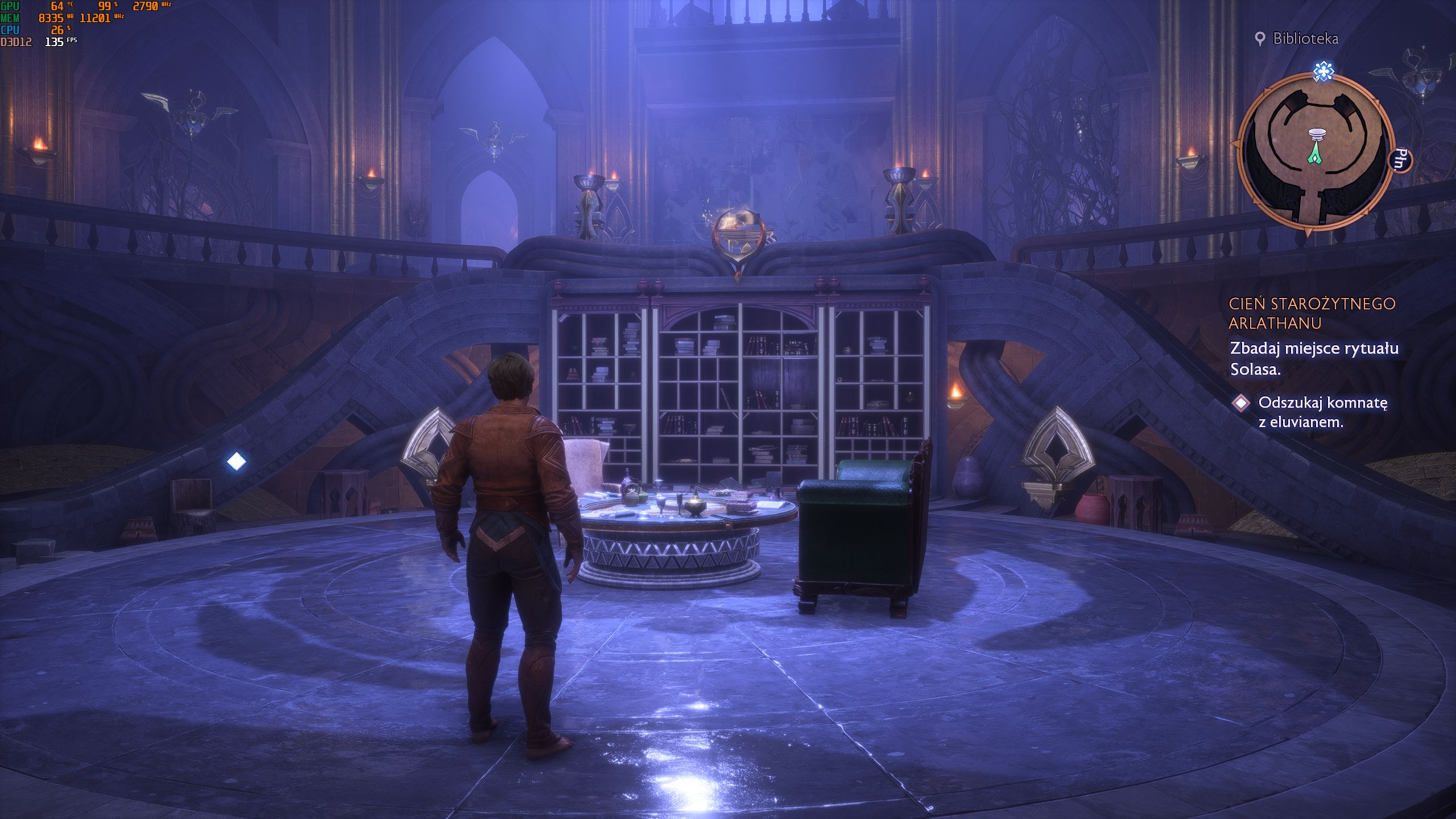
Task: Click the Biblioteka location label
Action: tap(1305, 39)
